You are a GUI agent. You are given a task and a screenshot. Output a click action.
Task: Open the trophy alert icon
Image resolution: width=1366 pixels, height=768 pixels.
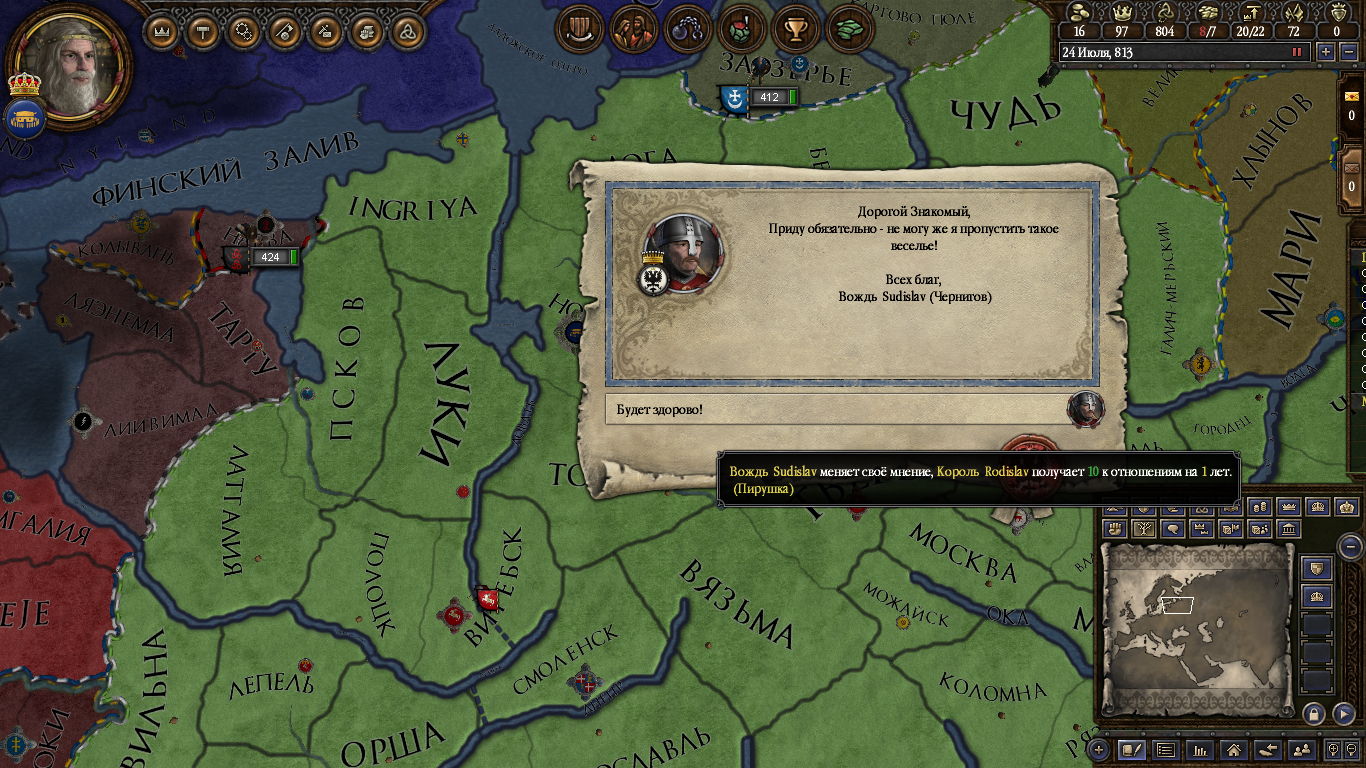795,27
